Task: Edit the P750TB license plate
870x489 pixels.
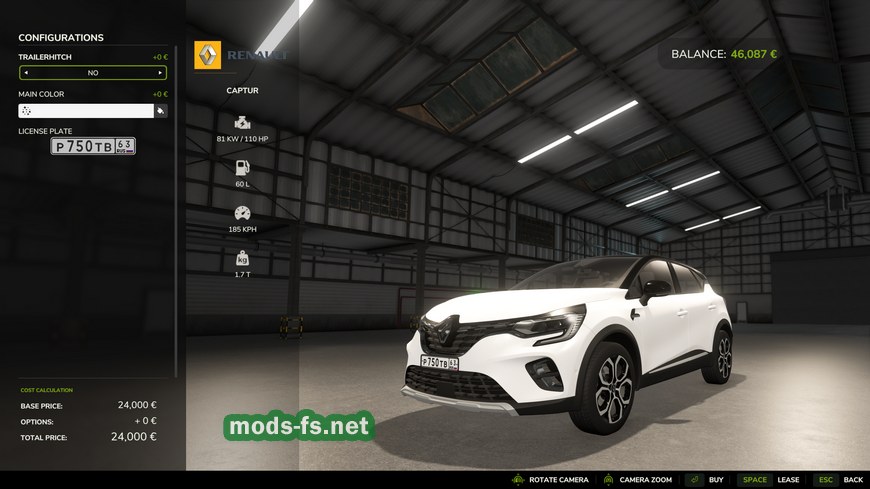Action: tap(93, 146)
